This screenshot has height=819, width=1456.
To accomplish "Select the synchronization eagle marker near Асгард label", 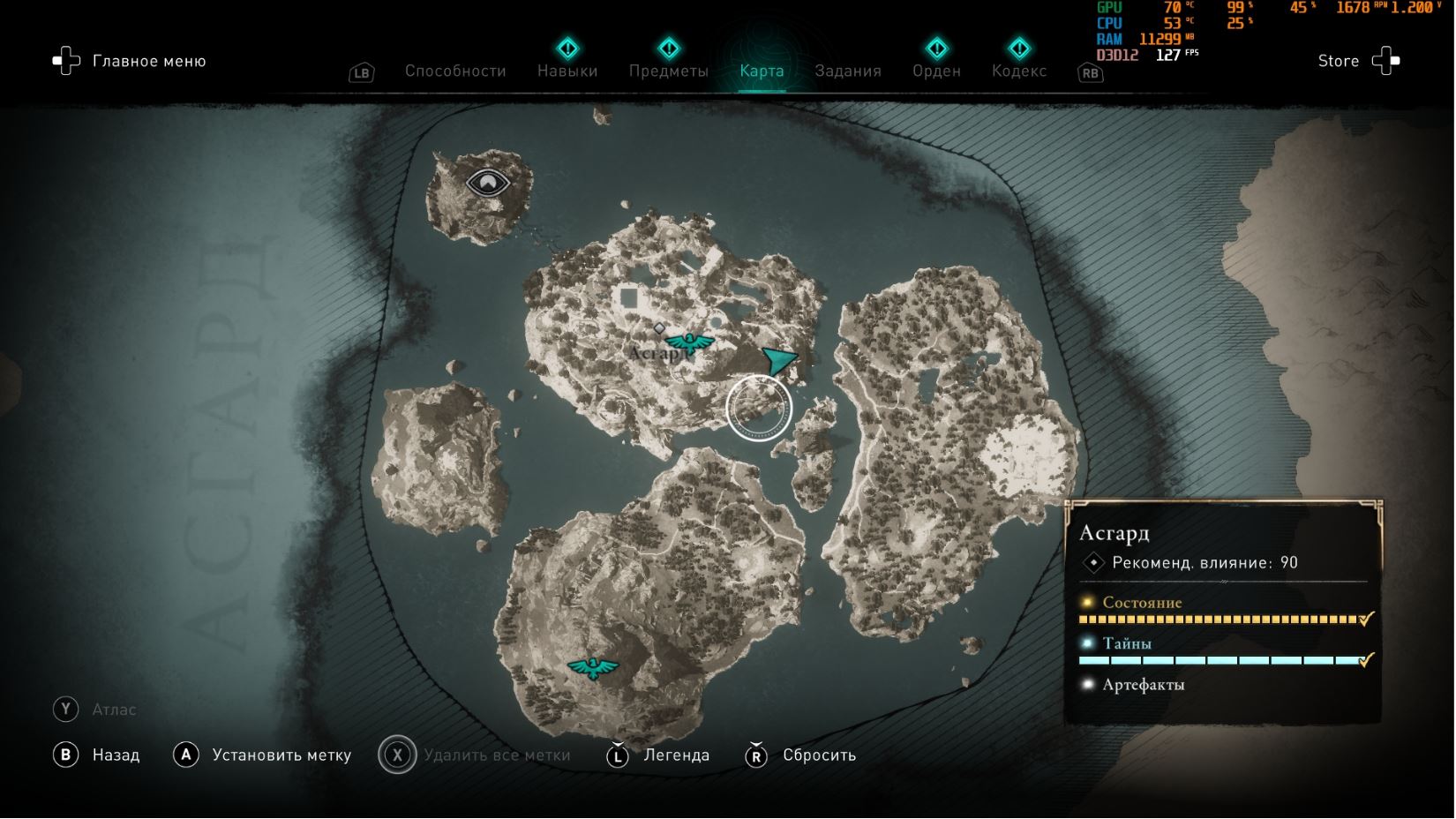I will [689, 342].
